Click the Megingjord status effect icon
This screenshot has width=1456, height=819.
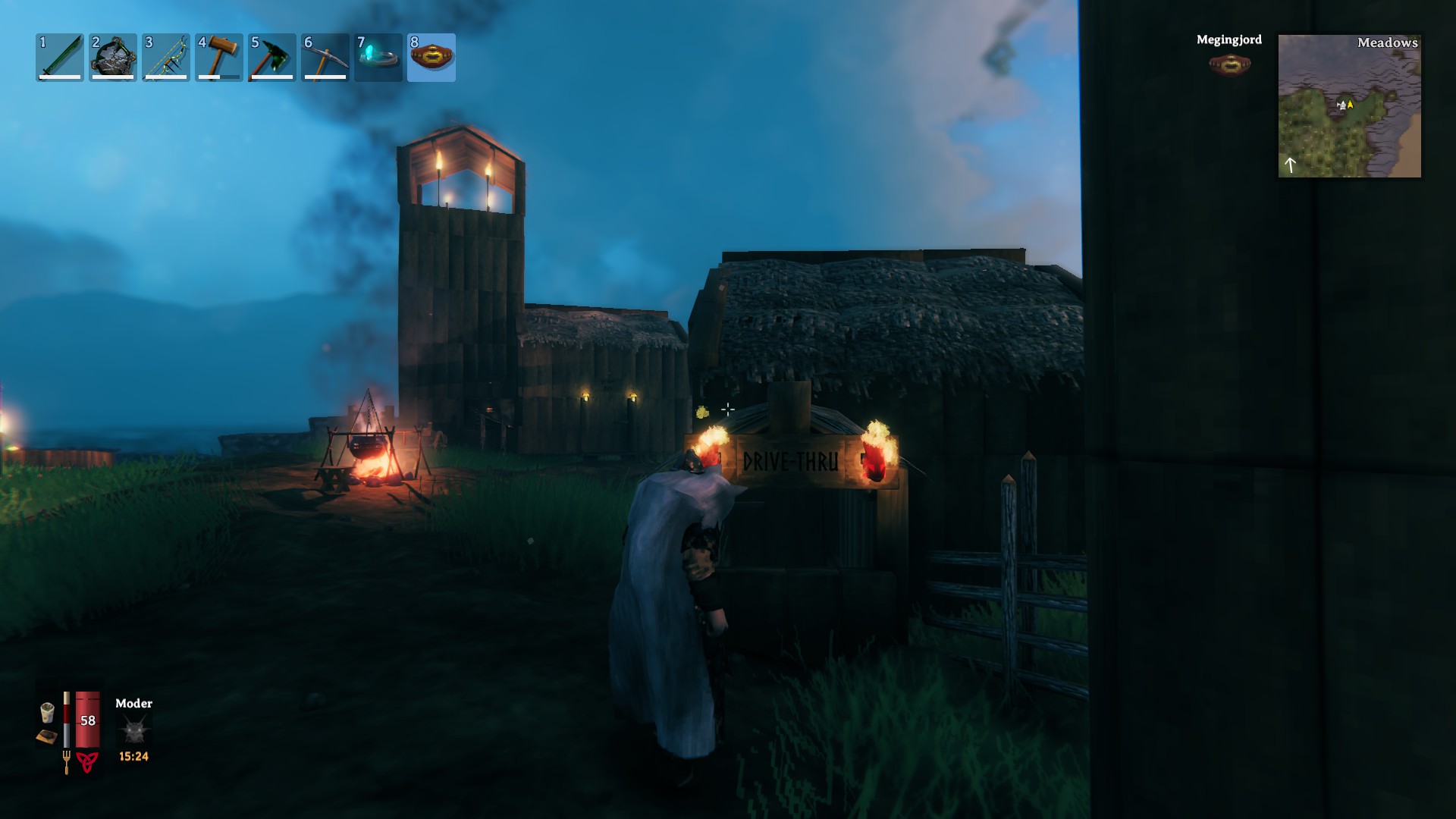tap(1229, 65)
